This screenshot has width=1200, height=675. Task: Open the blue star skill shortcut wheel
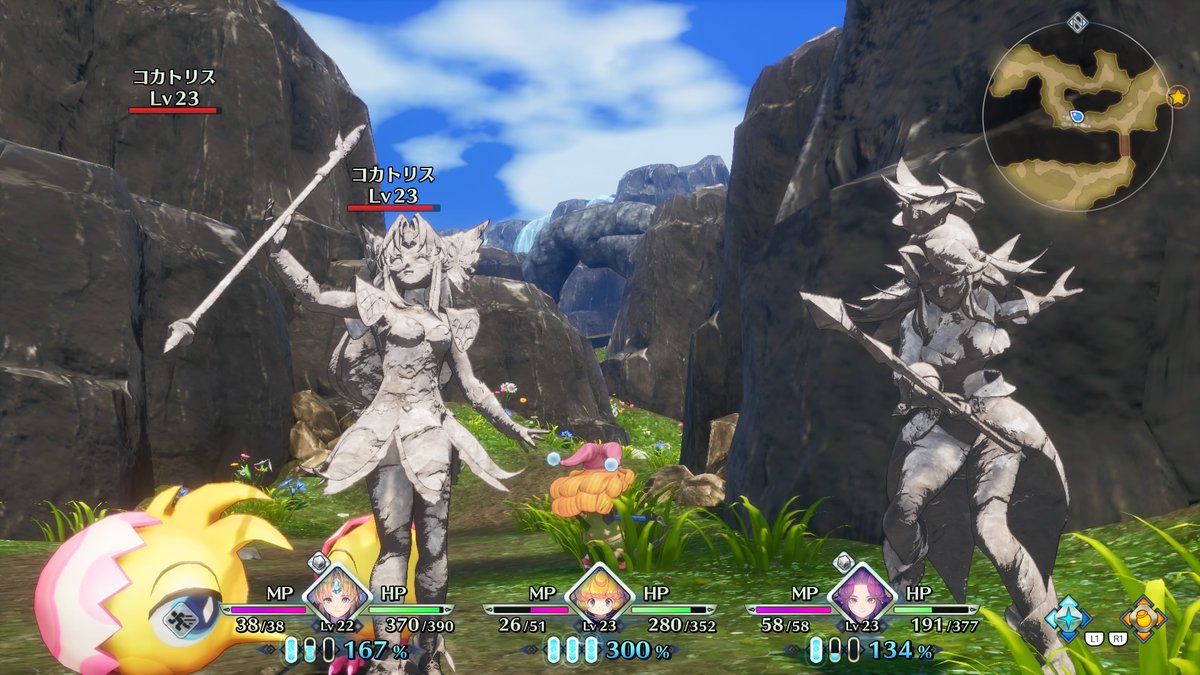tap(1066, 617)
